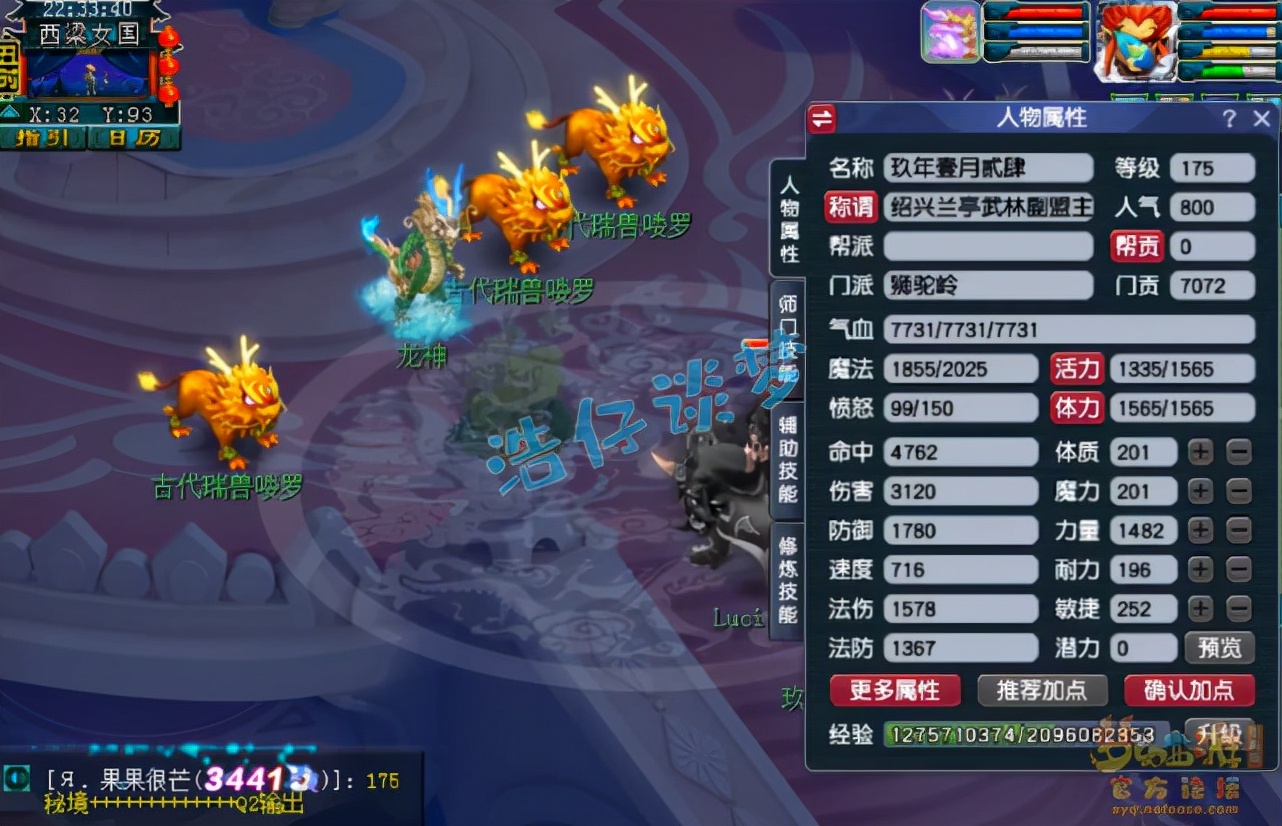Viewport: 1282px width, 826px height.
Task: Open the 日历 calendar button
Action: click(134, 138)
